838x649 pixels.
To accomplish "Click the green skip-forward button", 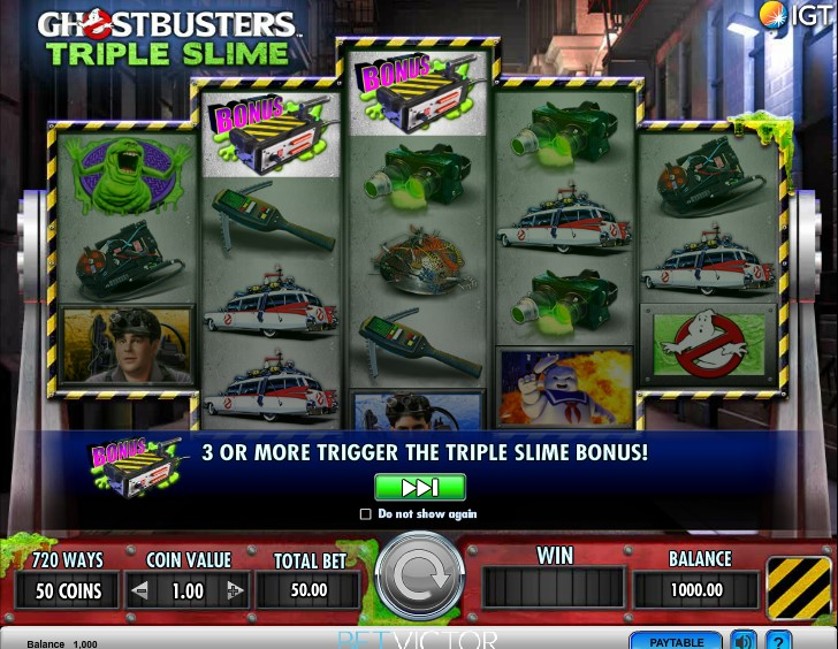I will point(420,487).
